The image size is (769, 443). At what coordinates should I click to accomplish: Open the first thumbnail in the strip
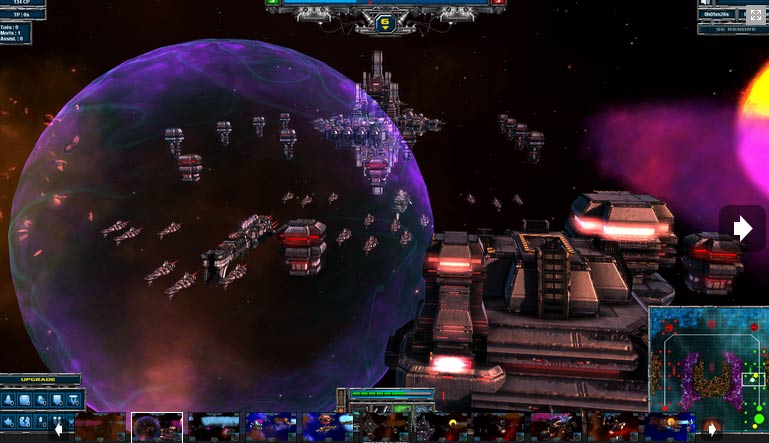click(101, 427)
